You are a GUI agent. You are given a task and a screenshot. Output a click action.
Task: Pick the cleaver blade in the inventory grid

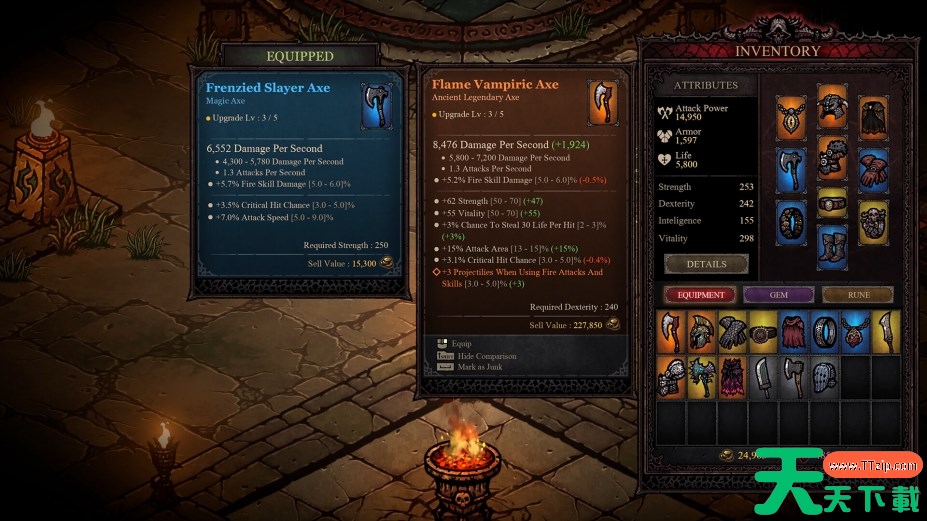coord(763,378)
